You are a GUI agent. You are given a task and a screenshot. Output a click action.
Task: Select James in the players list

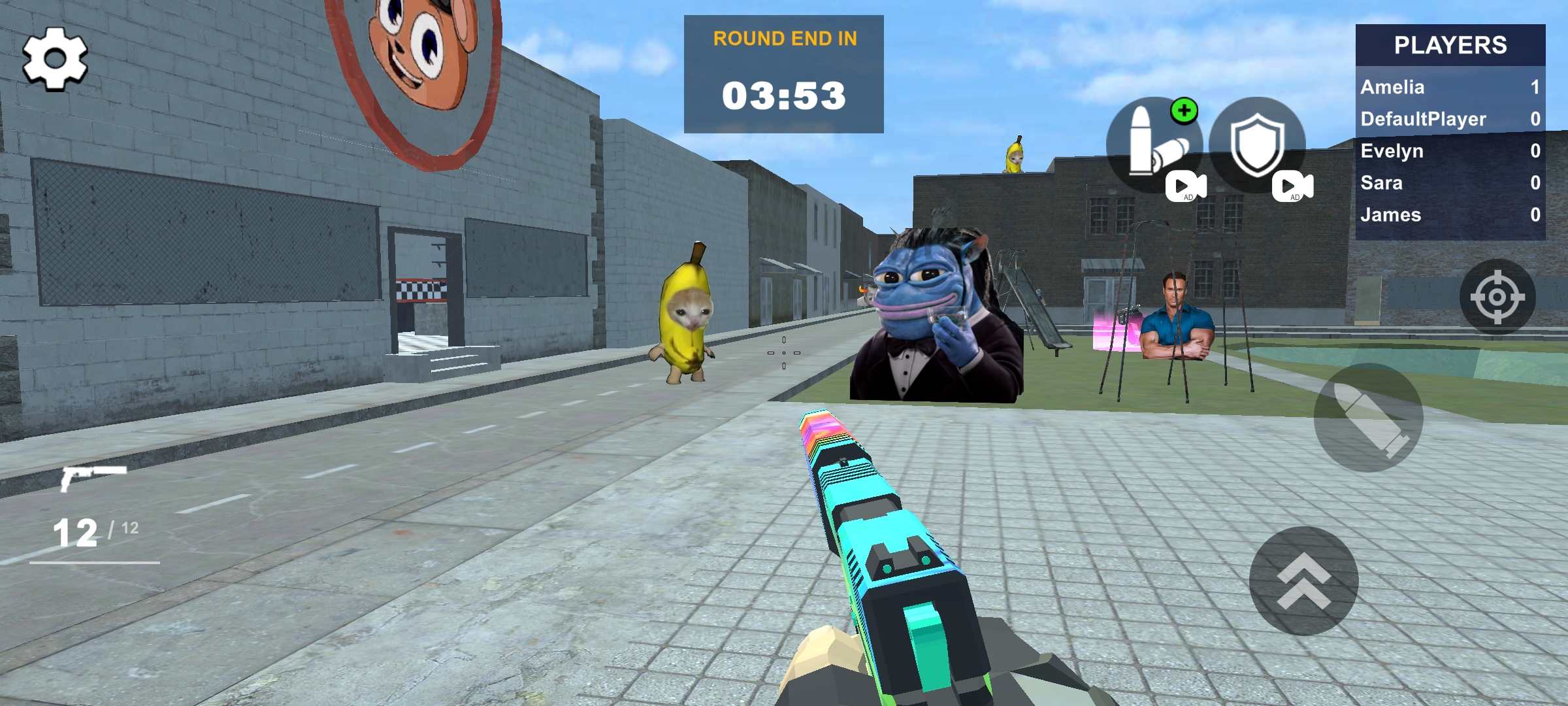tap(1450, 215)
